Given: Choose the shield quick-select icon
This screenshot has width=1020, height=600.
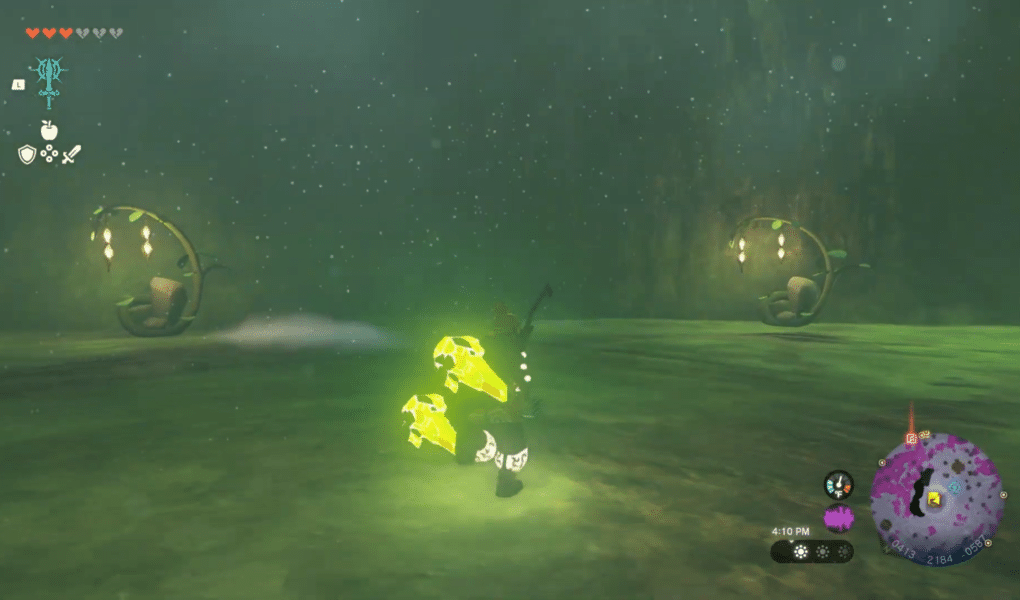Looking at the screenshot, I should (27, 154).
